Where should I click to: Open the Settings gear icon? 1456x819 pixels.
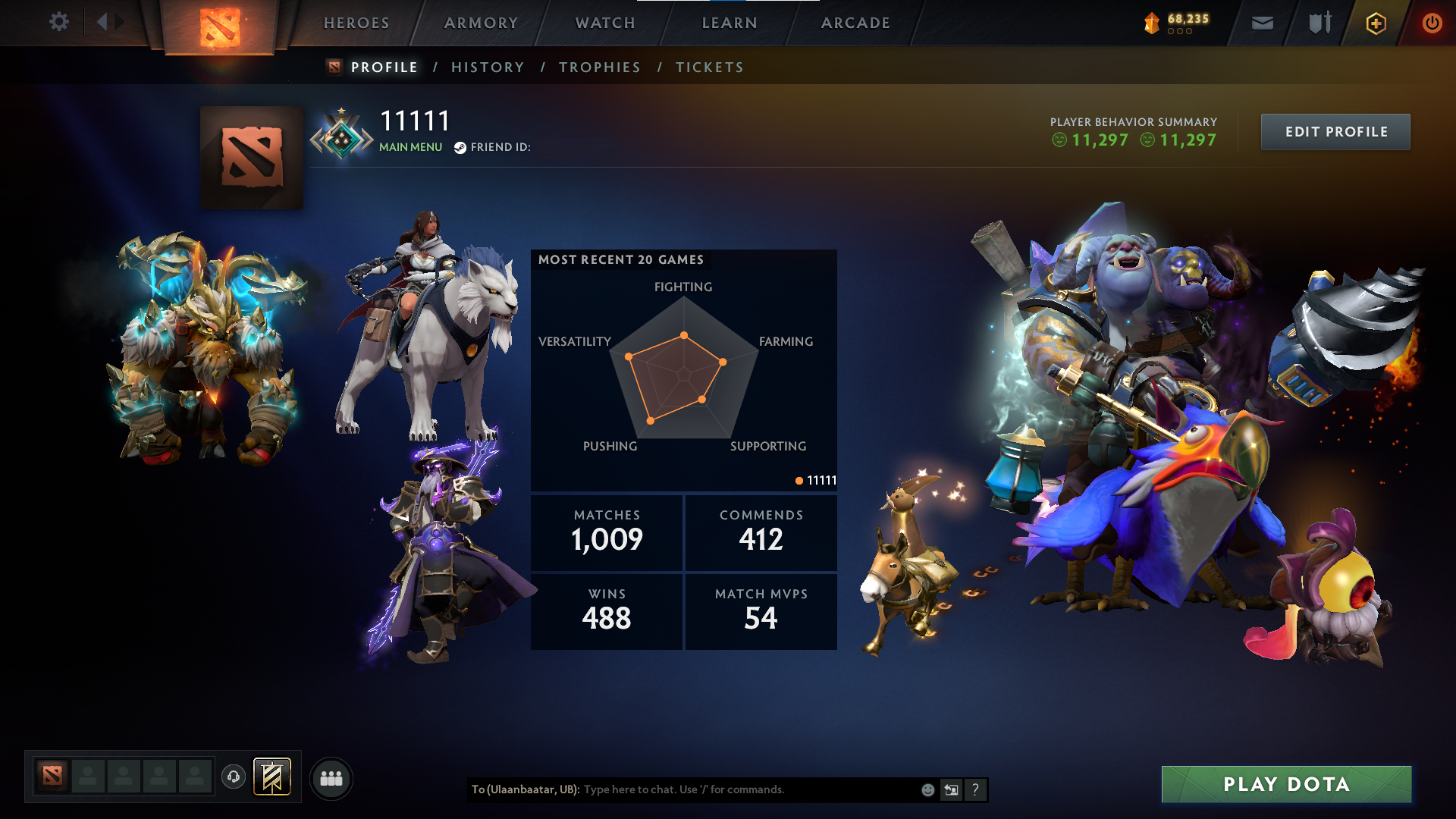click(59, 22)
